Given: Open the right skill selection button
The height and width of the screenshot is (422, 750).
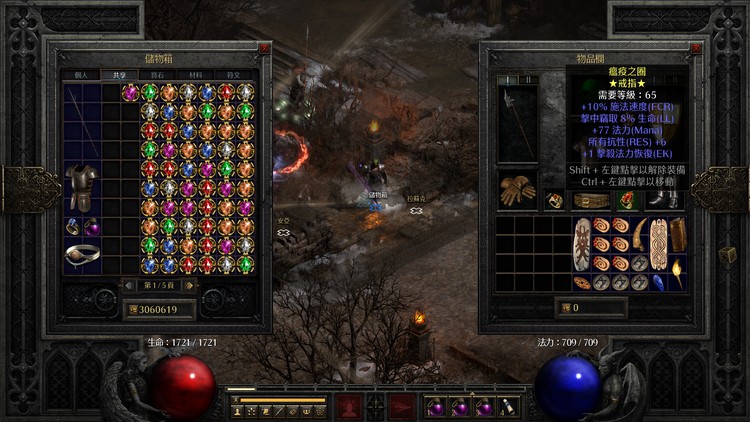Looking at the screenshot, I should click(x=402, y=406).
